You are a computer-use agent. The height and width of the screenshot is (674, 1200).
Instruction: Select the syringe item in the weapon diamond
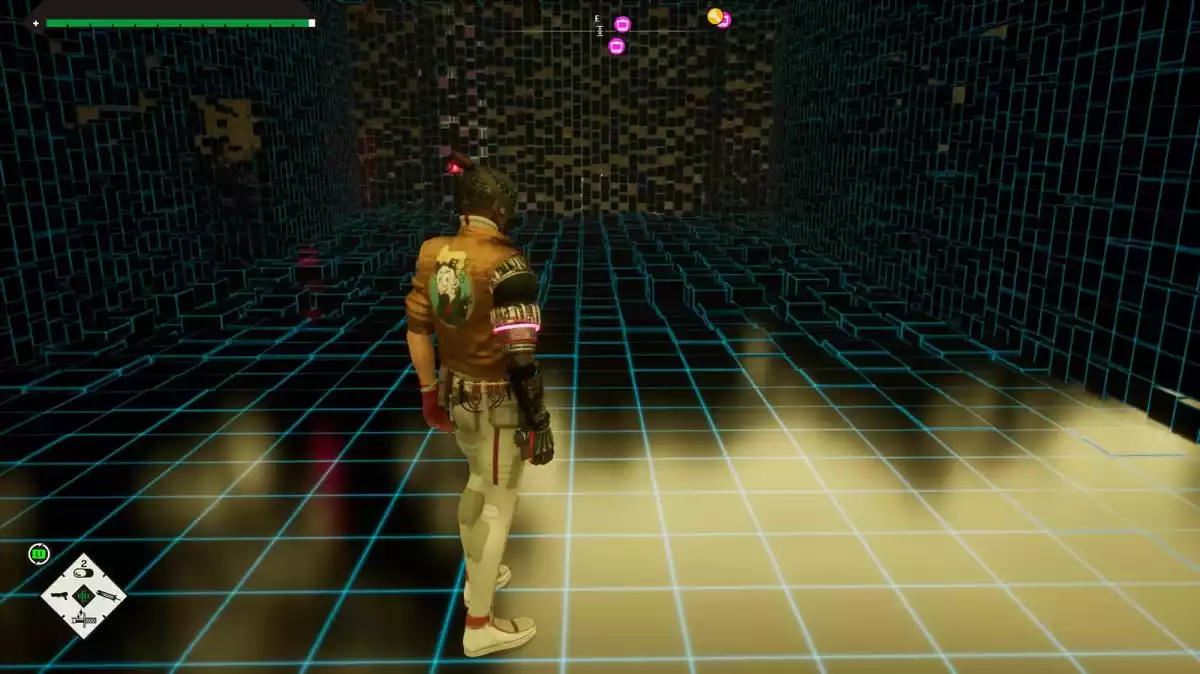click(x=108, y=597)
